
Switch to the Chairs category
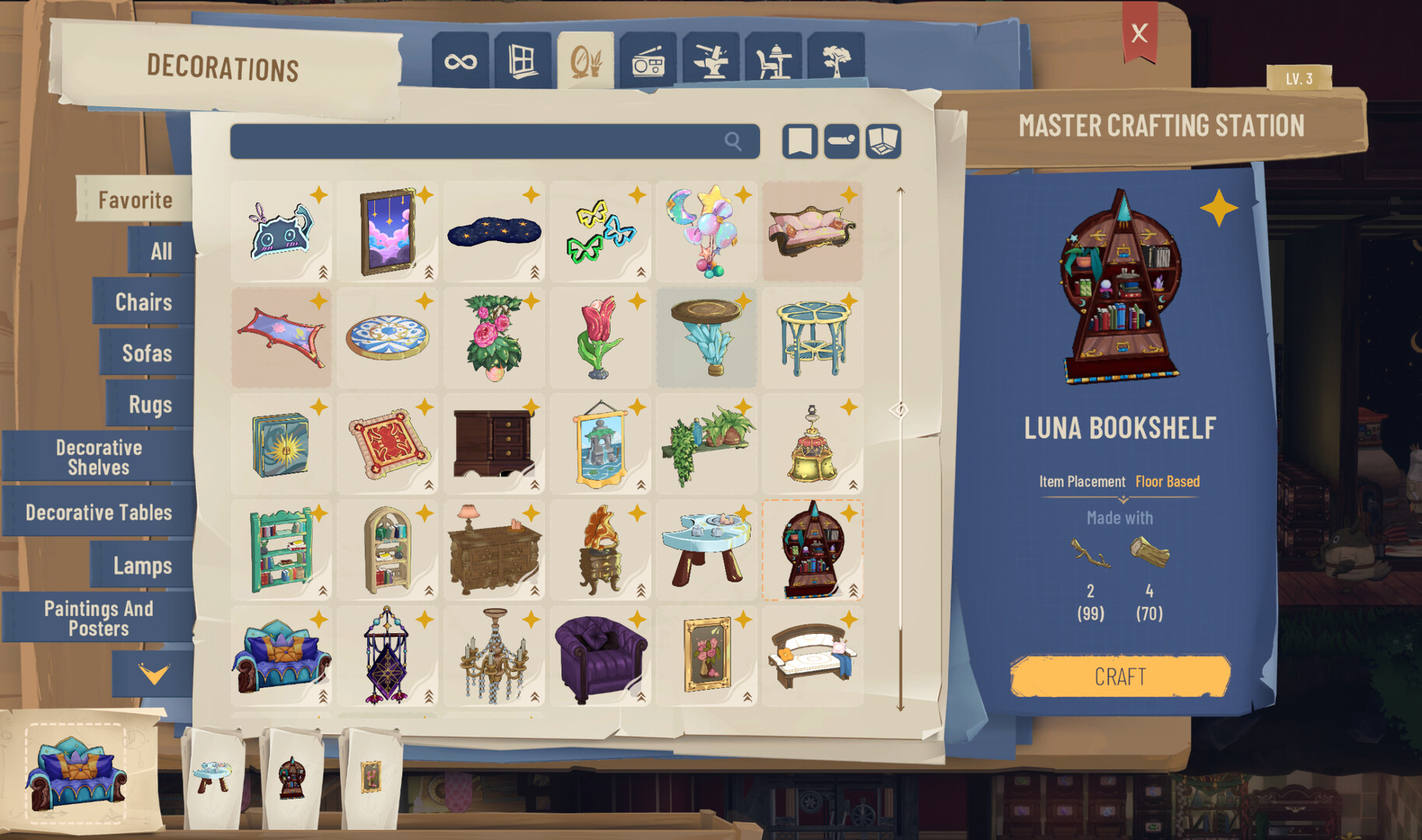click(144, 302)
